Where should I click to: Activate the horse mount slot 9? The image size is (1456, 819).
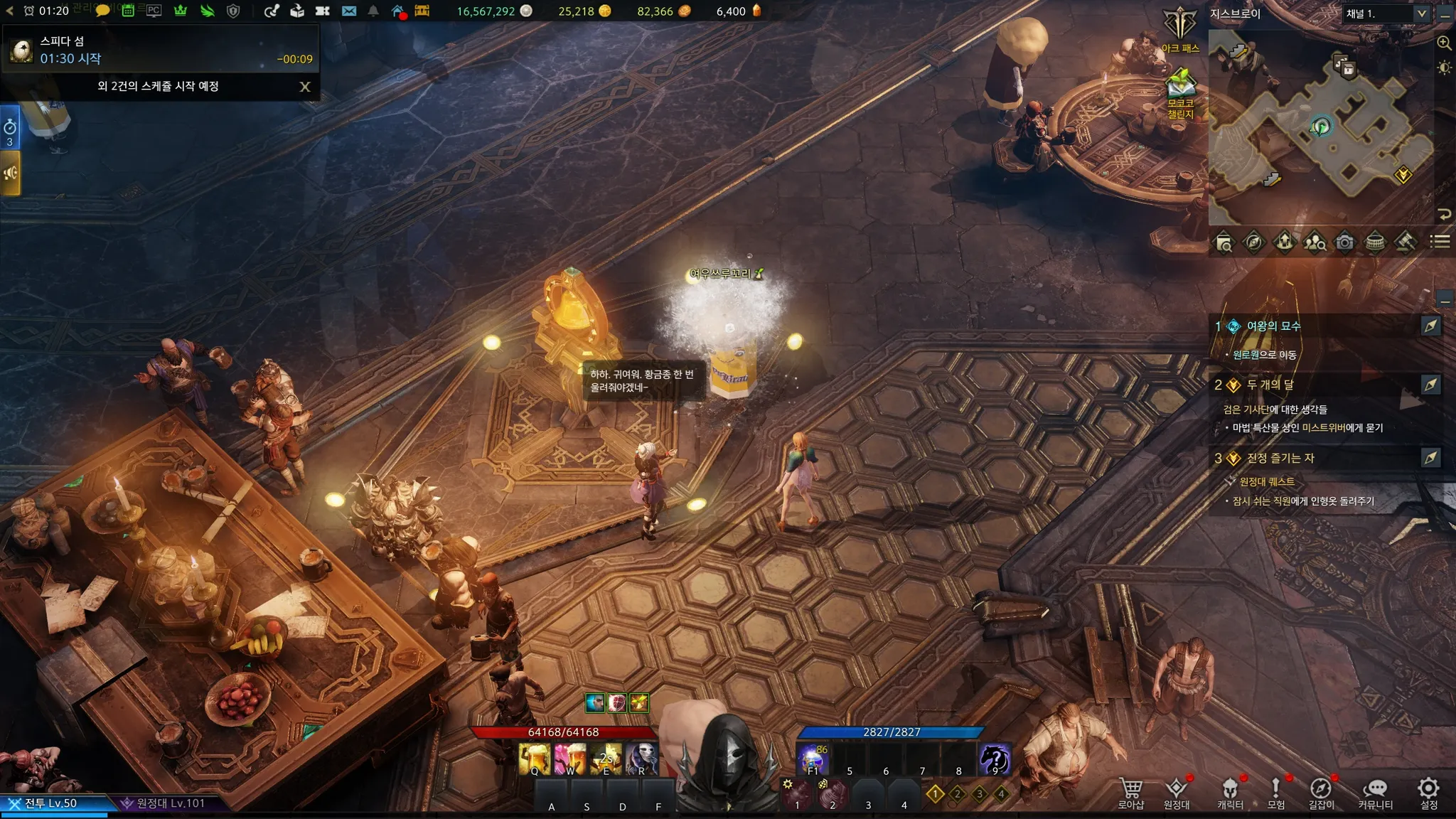994,759
